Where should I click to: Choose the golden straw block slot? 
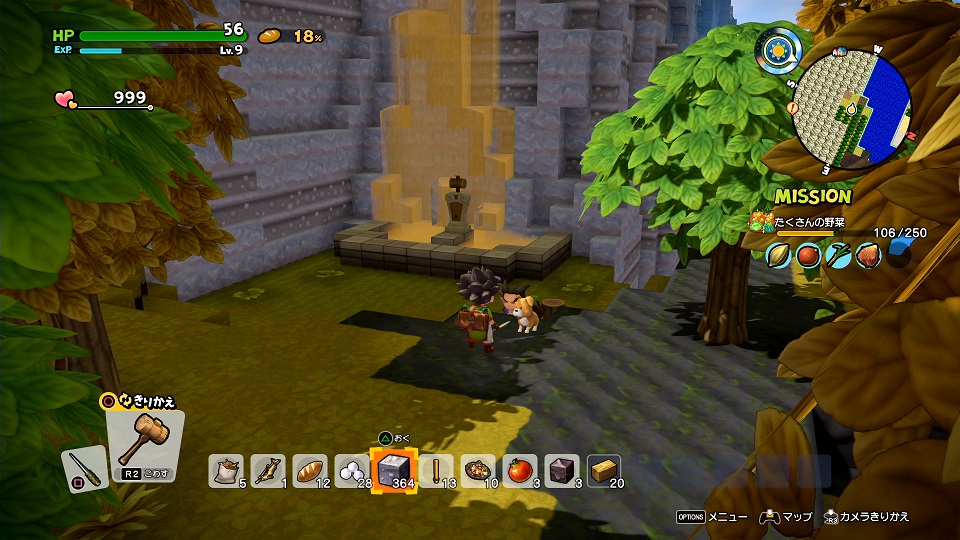[x=604, y=470]
